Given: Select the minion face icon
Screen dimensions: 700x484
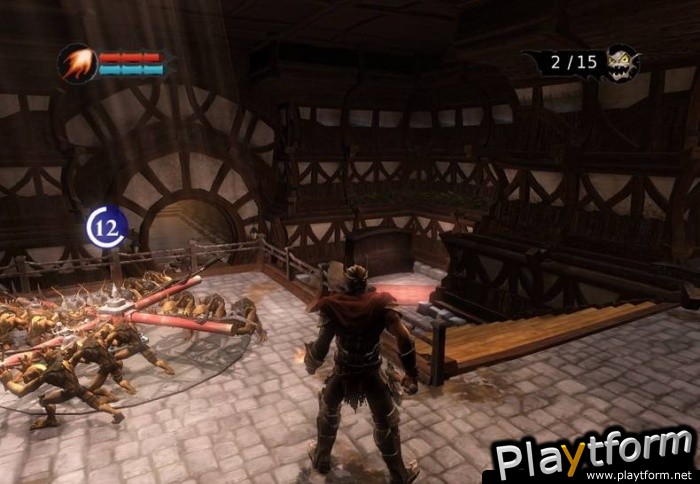Looking at the screenshot, I should [x=621, y=63].
